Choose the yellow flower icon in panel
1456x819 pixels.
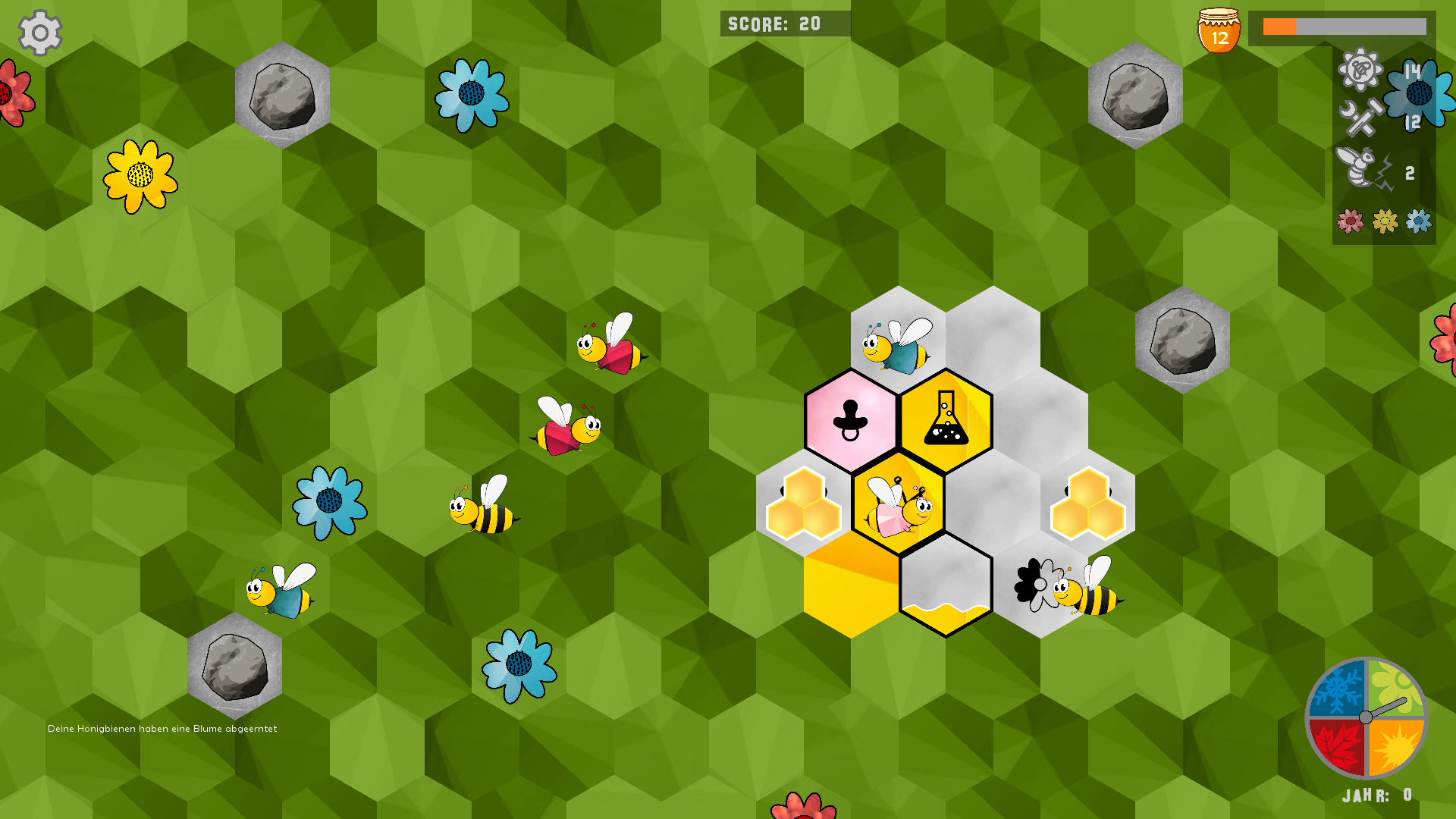point(1385,221)
